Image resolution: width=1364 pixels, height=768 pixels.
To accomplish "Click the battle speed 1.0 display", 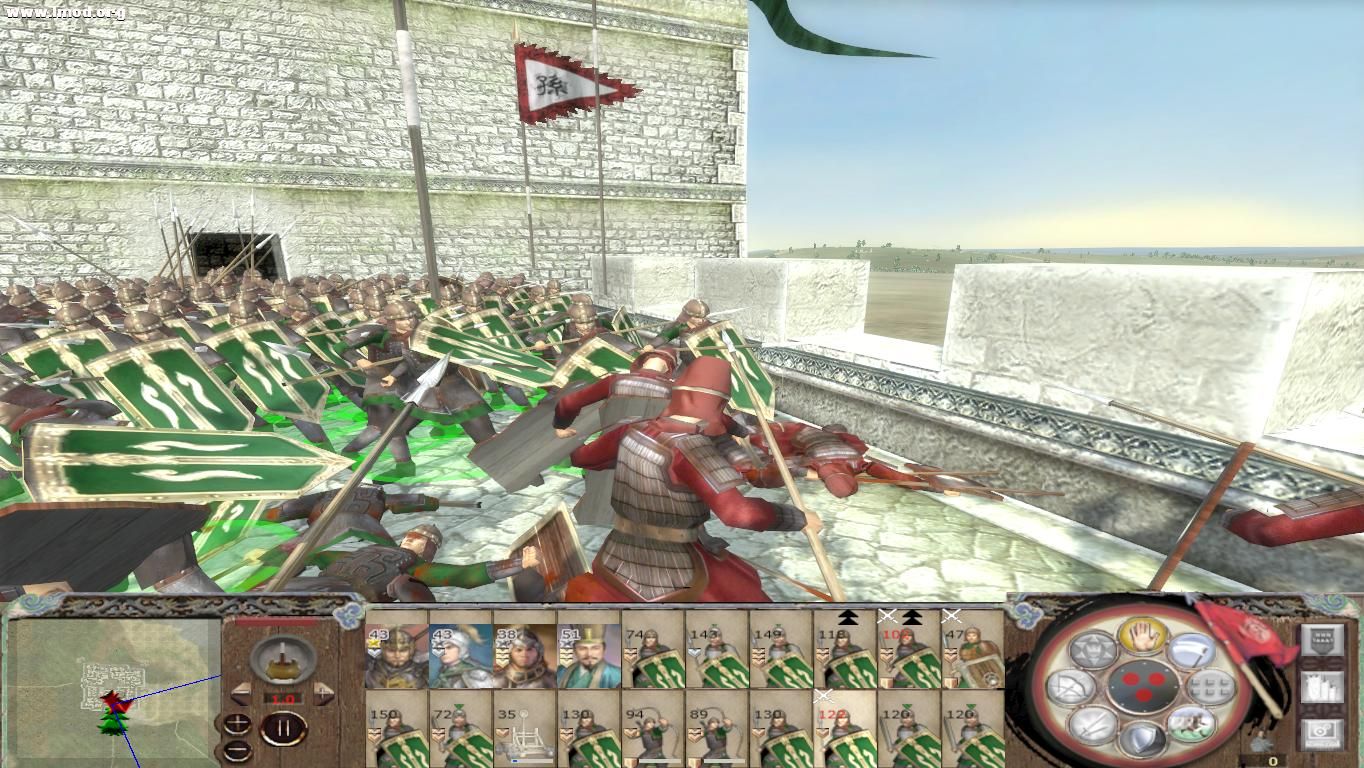I will click(x=283, y=698).
